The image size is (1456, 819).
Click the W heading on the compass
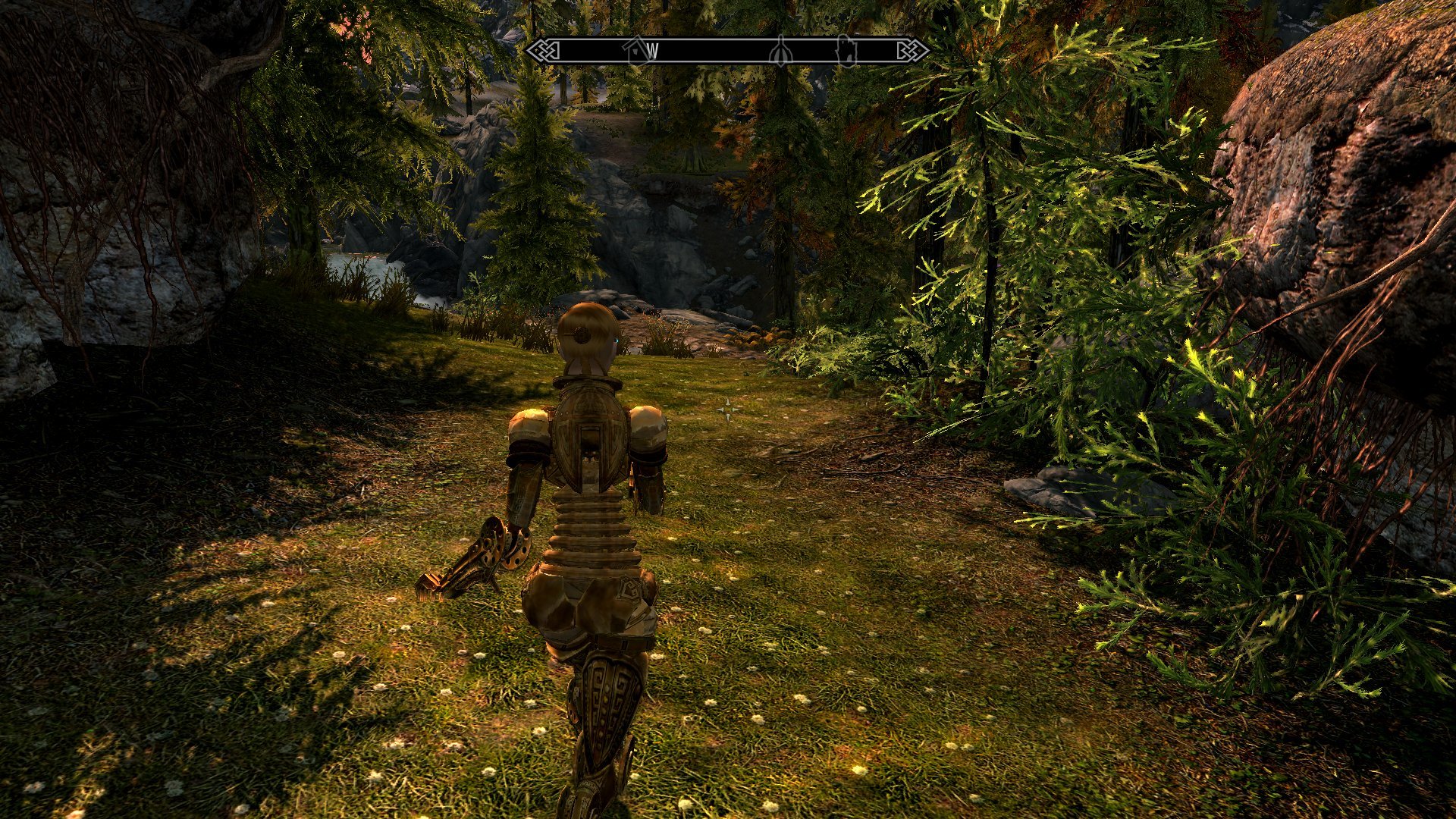651,52
